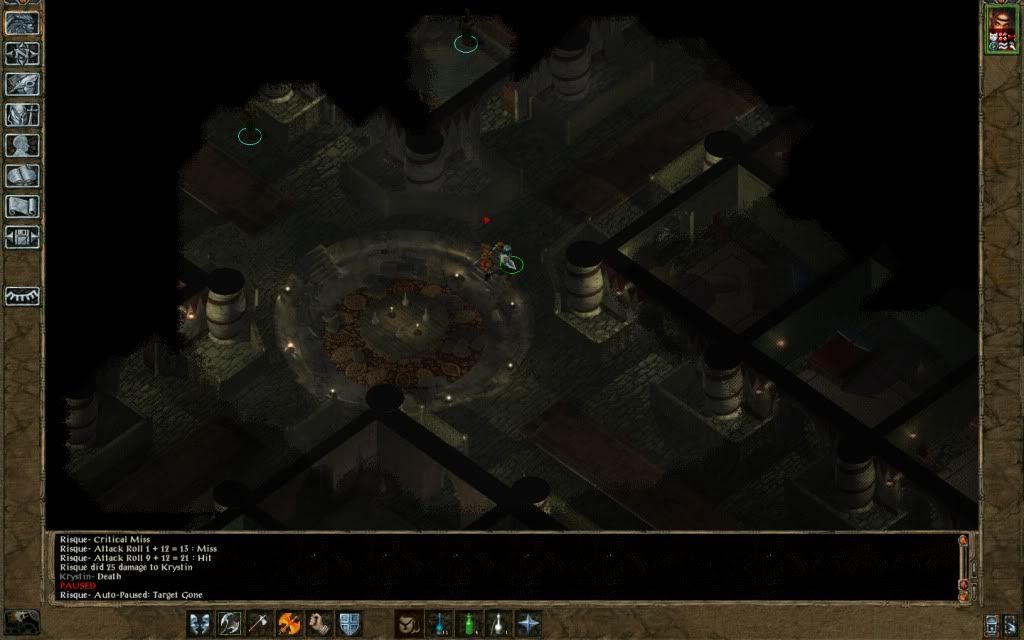
Task: Choose the orange highlighted weapon slot
Action: point(290,623)
